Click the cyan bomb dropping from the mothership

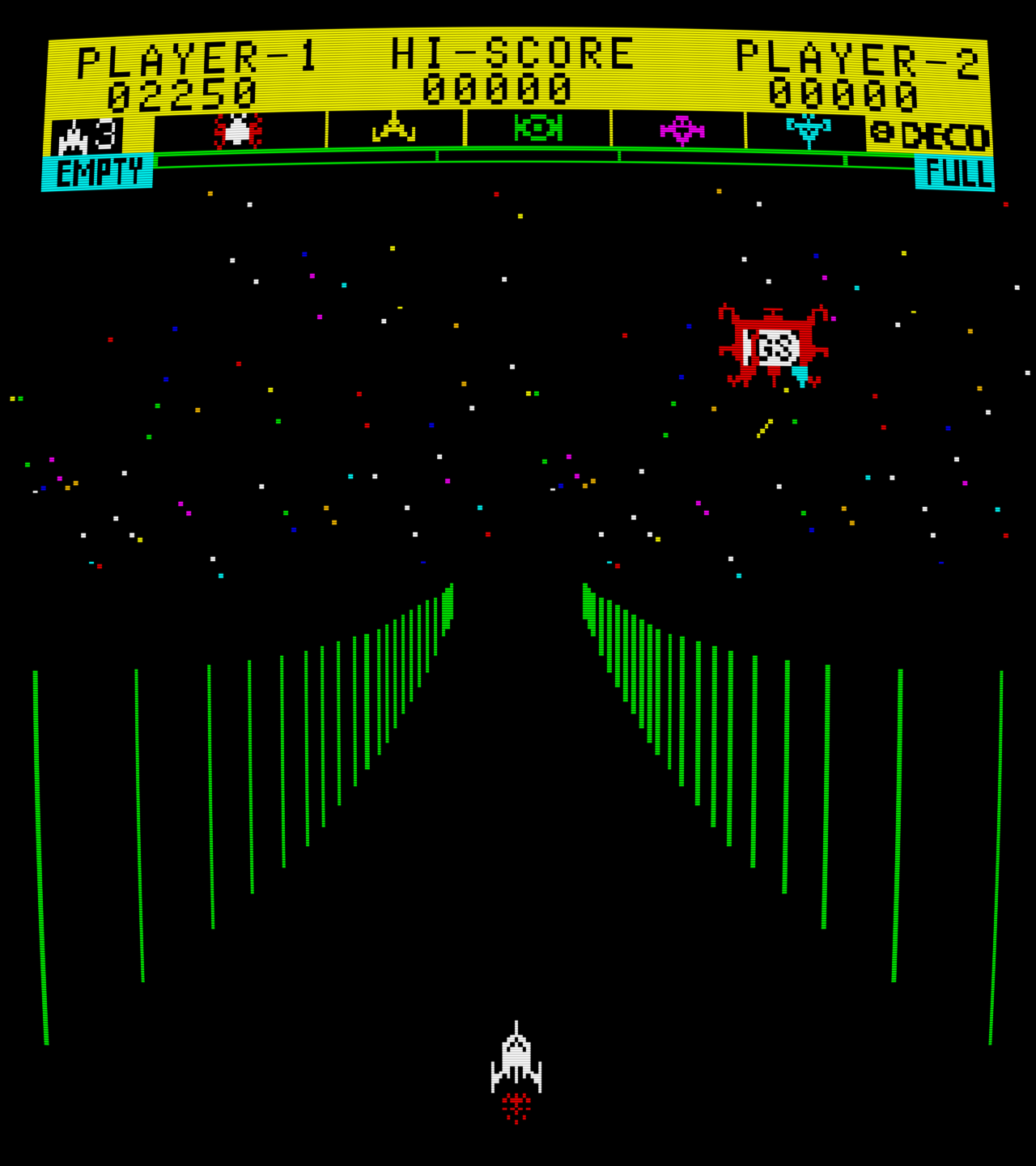[799, 376]
